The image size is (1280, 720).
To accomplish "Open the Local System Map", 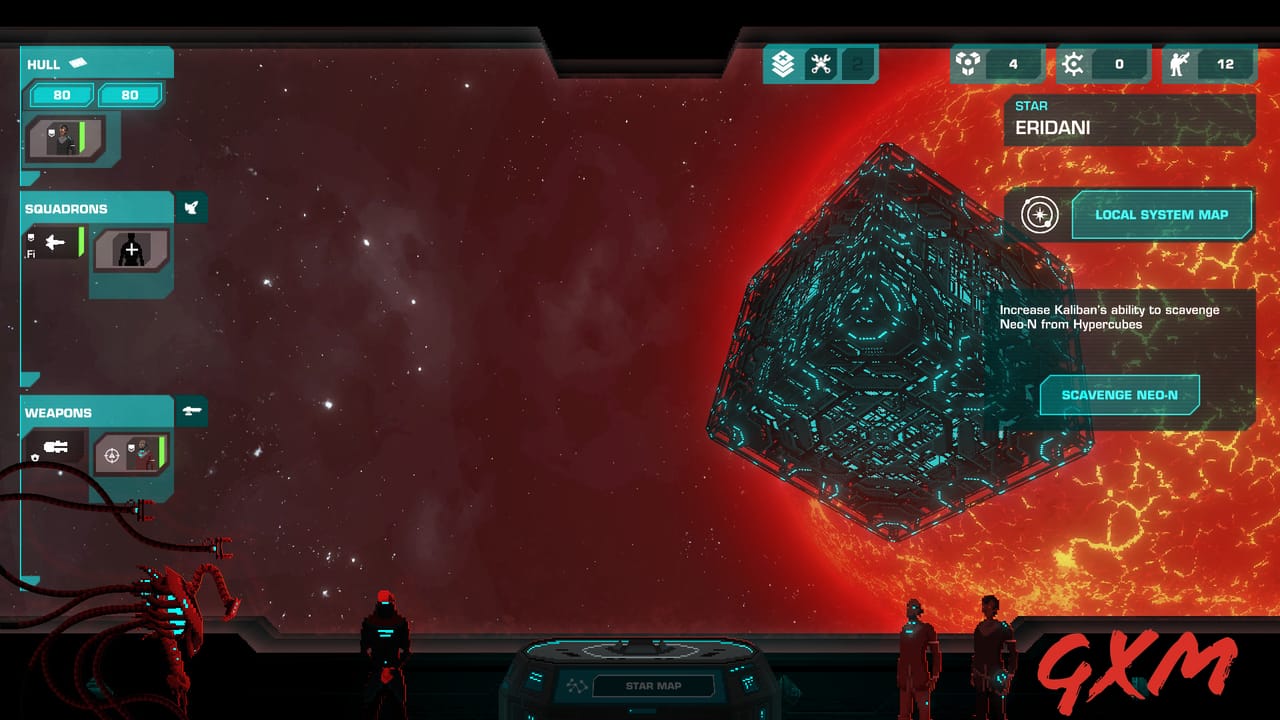I will click(x=1162, y=214).
